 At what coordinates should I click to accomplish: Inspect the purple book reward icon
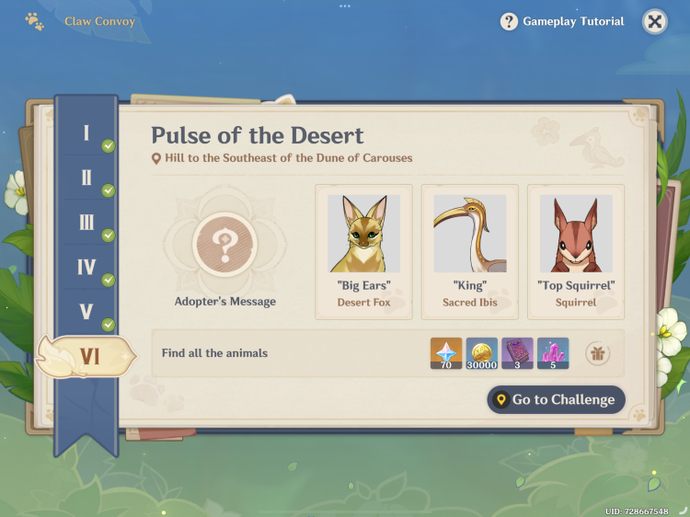517,353
